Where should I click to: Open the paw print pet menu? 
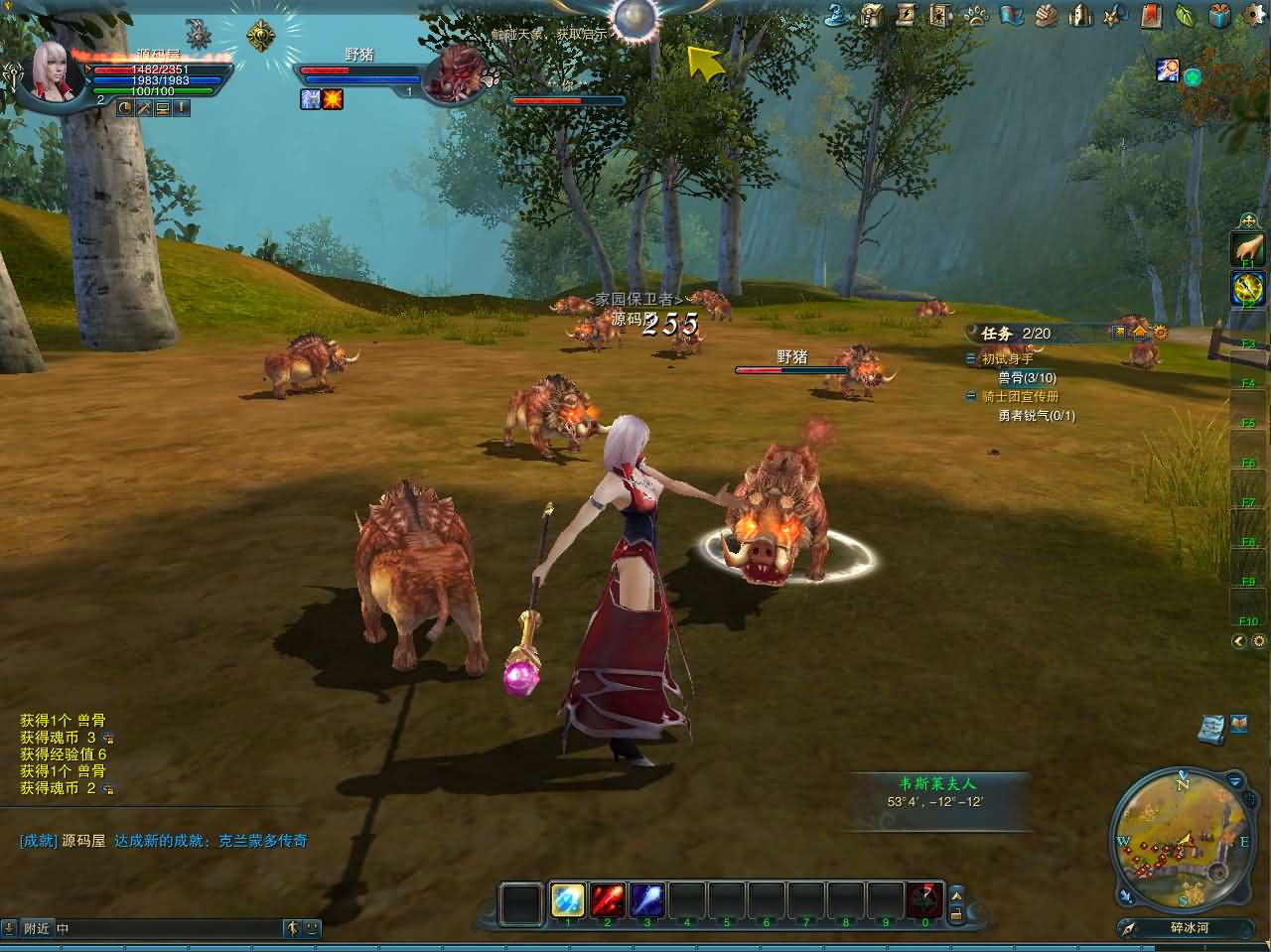(x=977, y=15)
